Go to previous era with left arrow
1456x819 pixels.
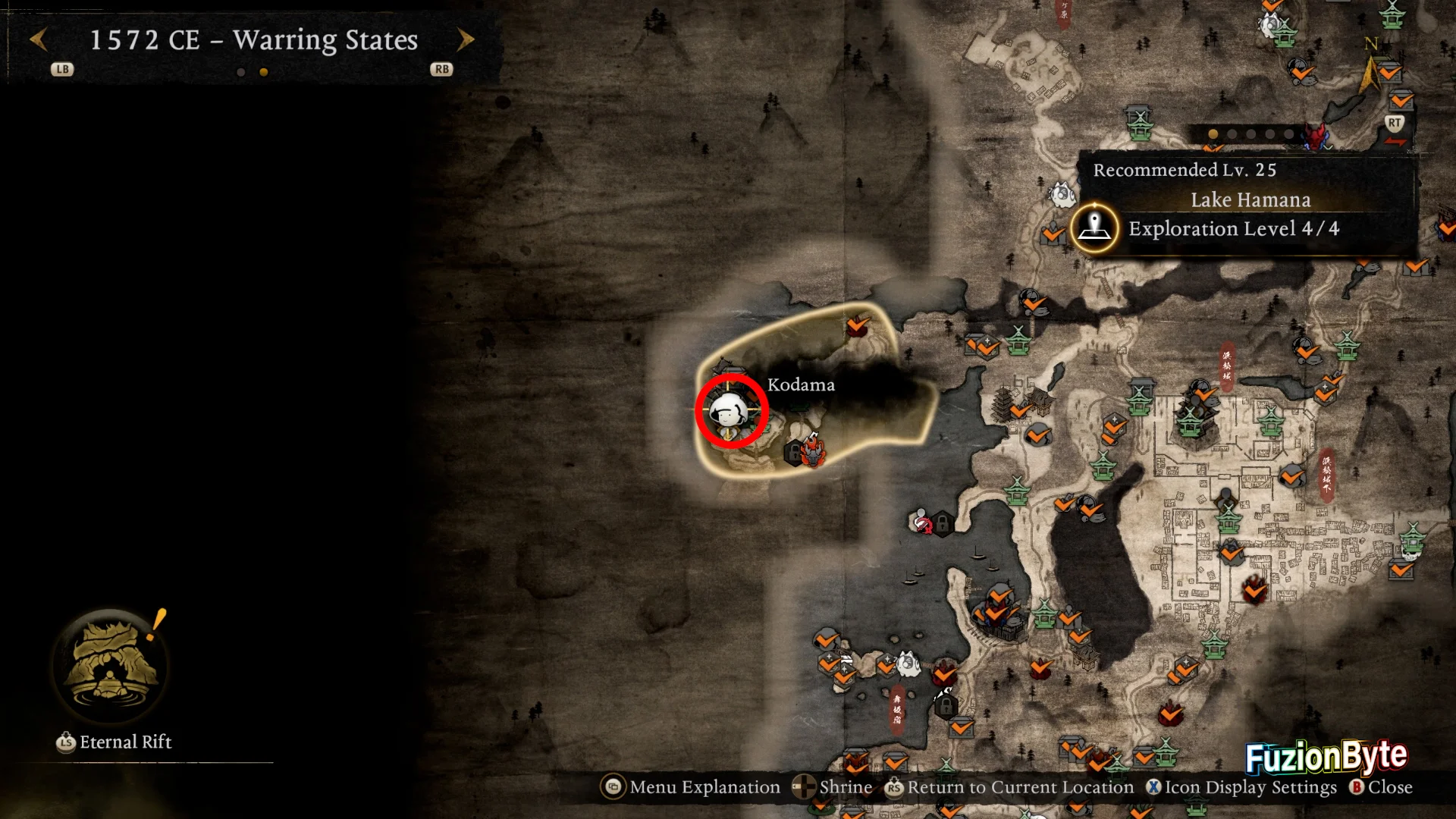click(39, 39)
